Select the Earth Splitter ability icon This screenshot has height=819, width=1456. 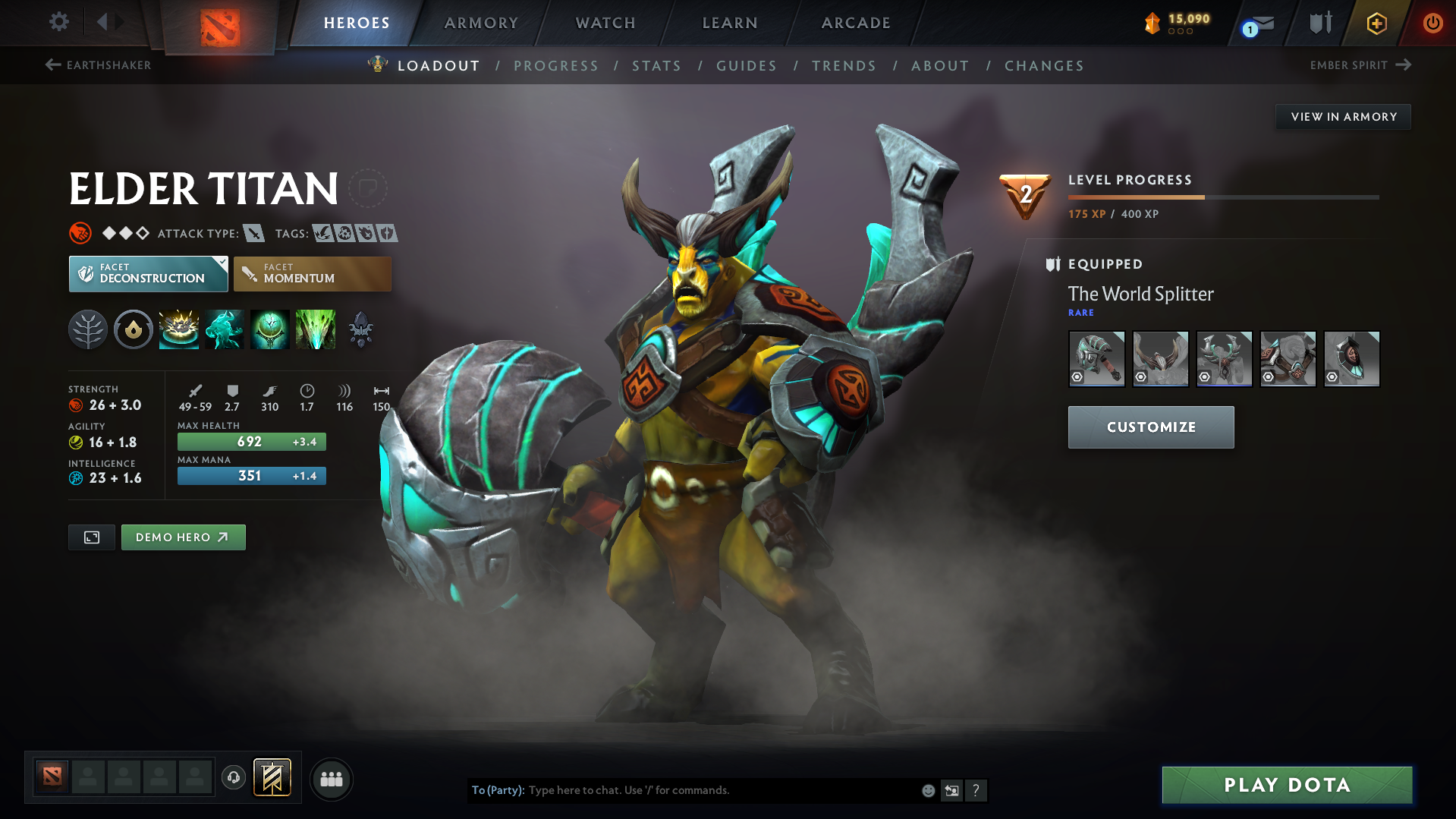pyautogui.click(x=316, y=329)
